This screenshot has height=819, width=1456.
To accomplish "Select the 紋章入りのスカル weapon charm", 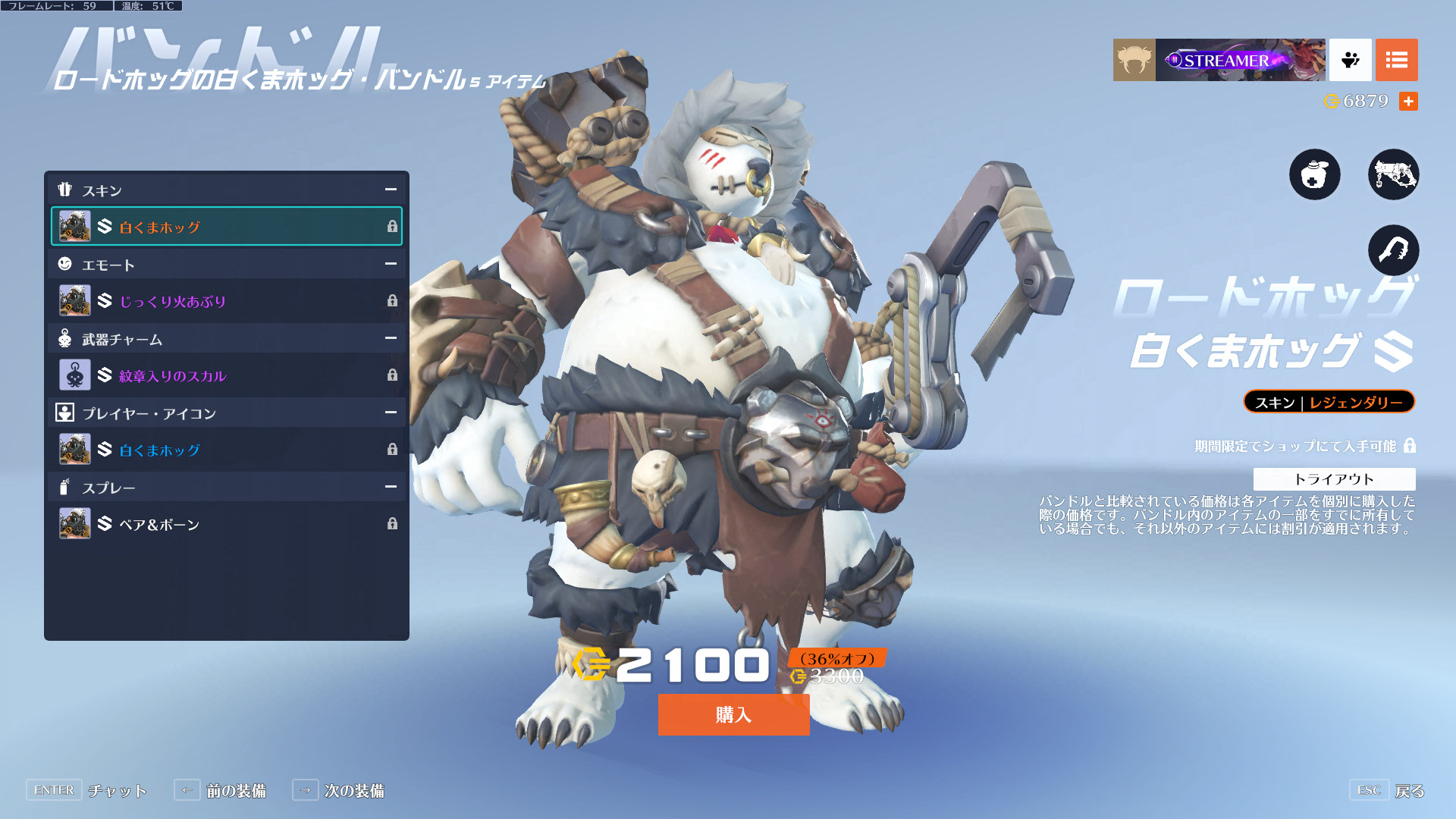I will pyautogui.click(x=227, y=375).
